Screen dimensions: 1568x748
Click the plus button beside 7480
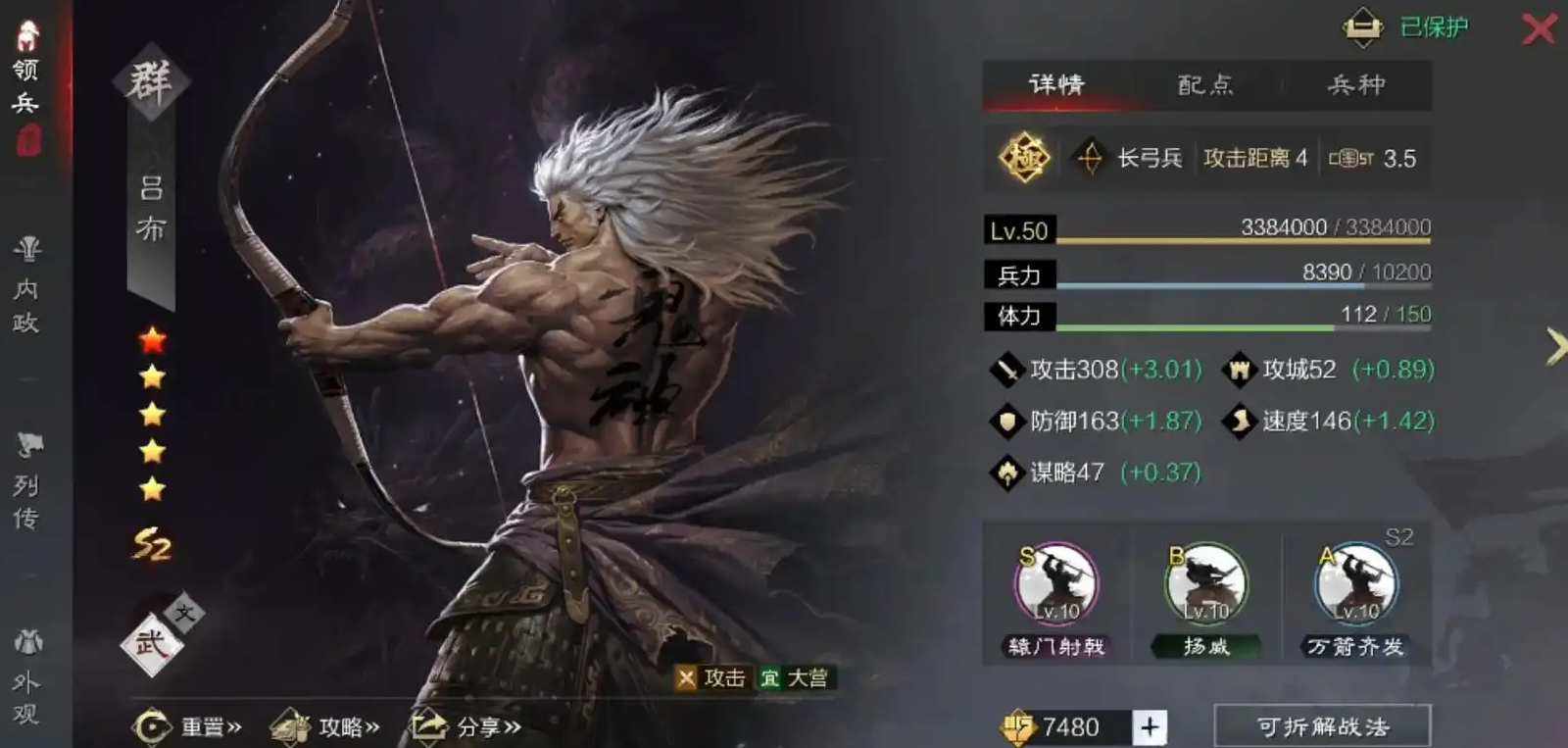1150,726
